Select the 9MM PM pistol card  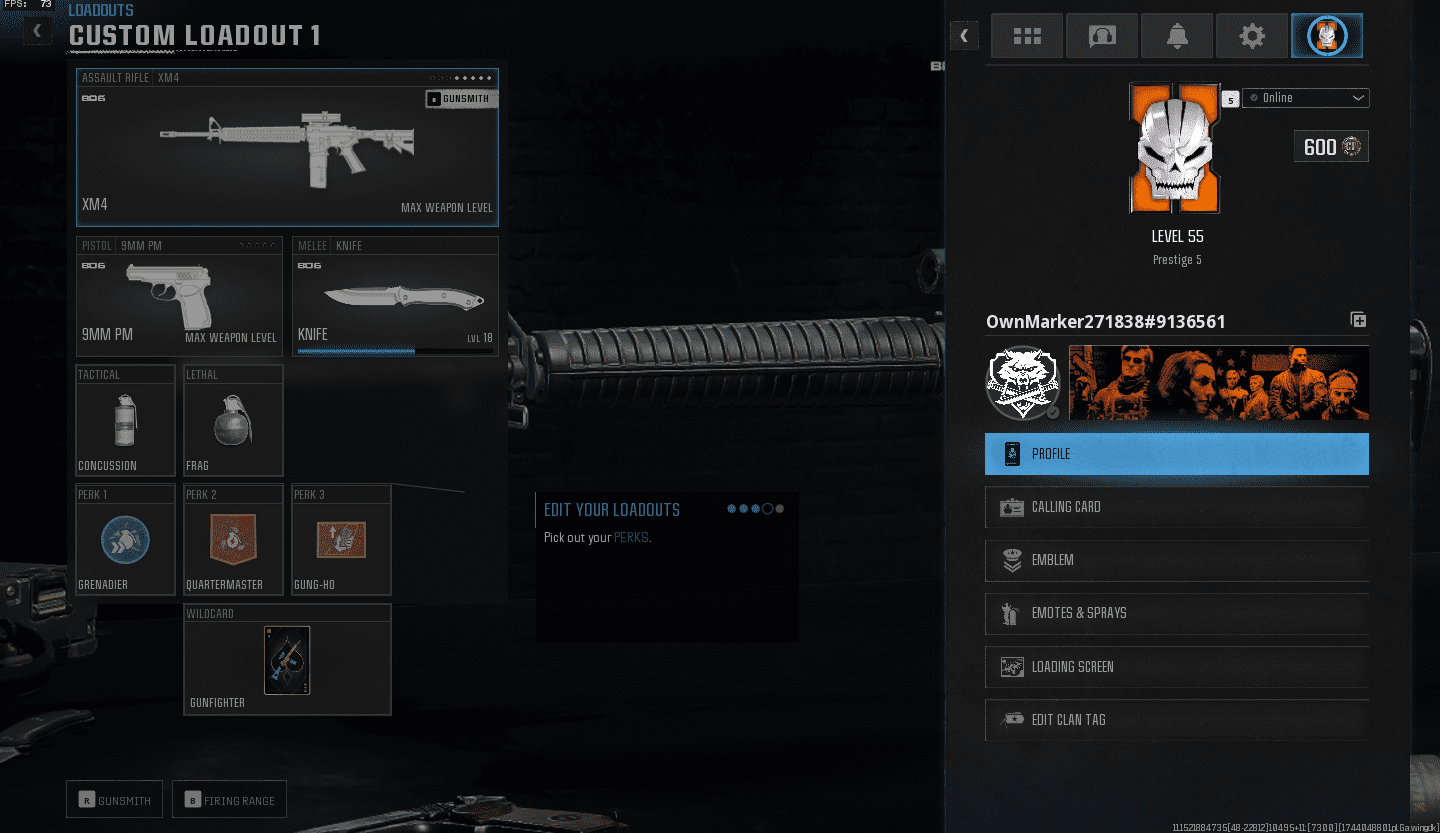click(x=178, y=297)
